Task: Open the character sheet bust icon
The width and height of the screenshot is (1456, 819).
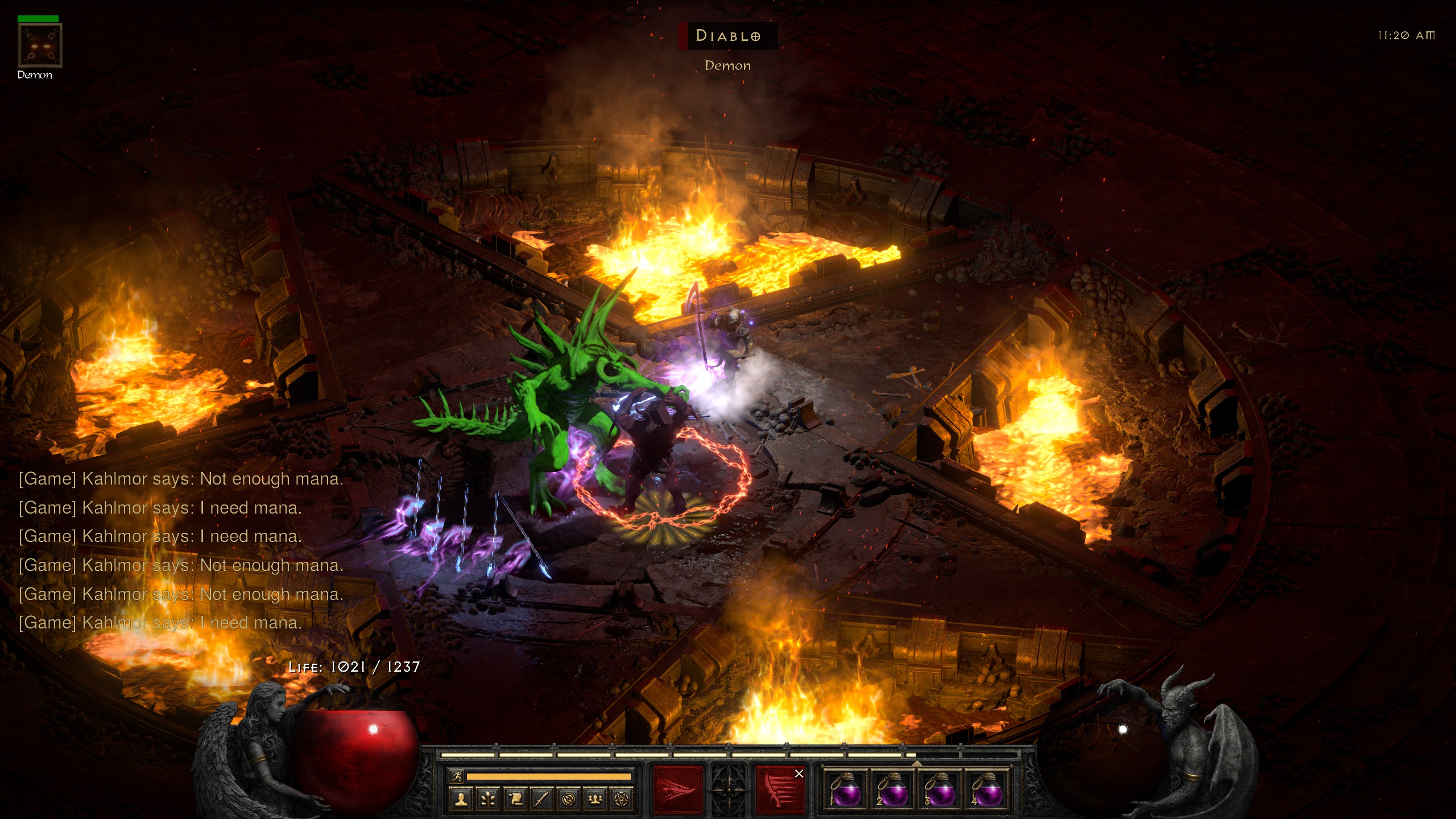Action: click(461, 799)
